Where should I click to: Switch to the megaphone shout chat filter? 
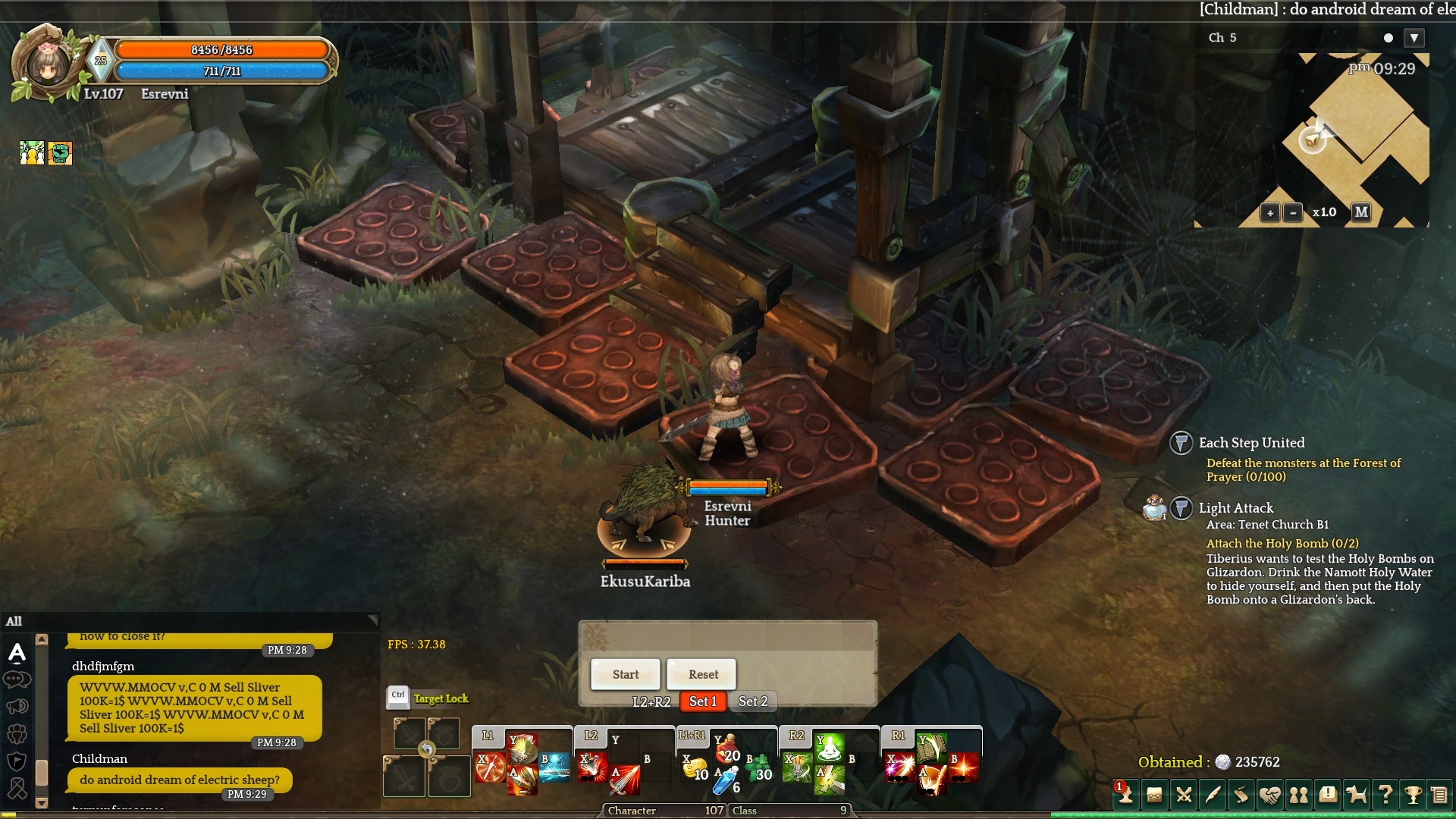pos(17,707)
